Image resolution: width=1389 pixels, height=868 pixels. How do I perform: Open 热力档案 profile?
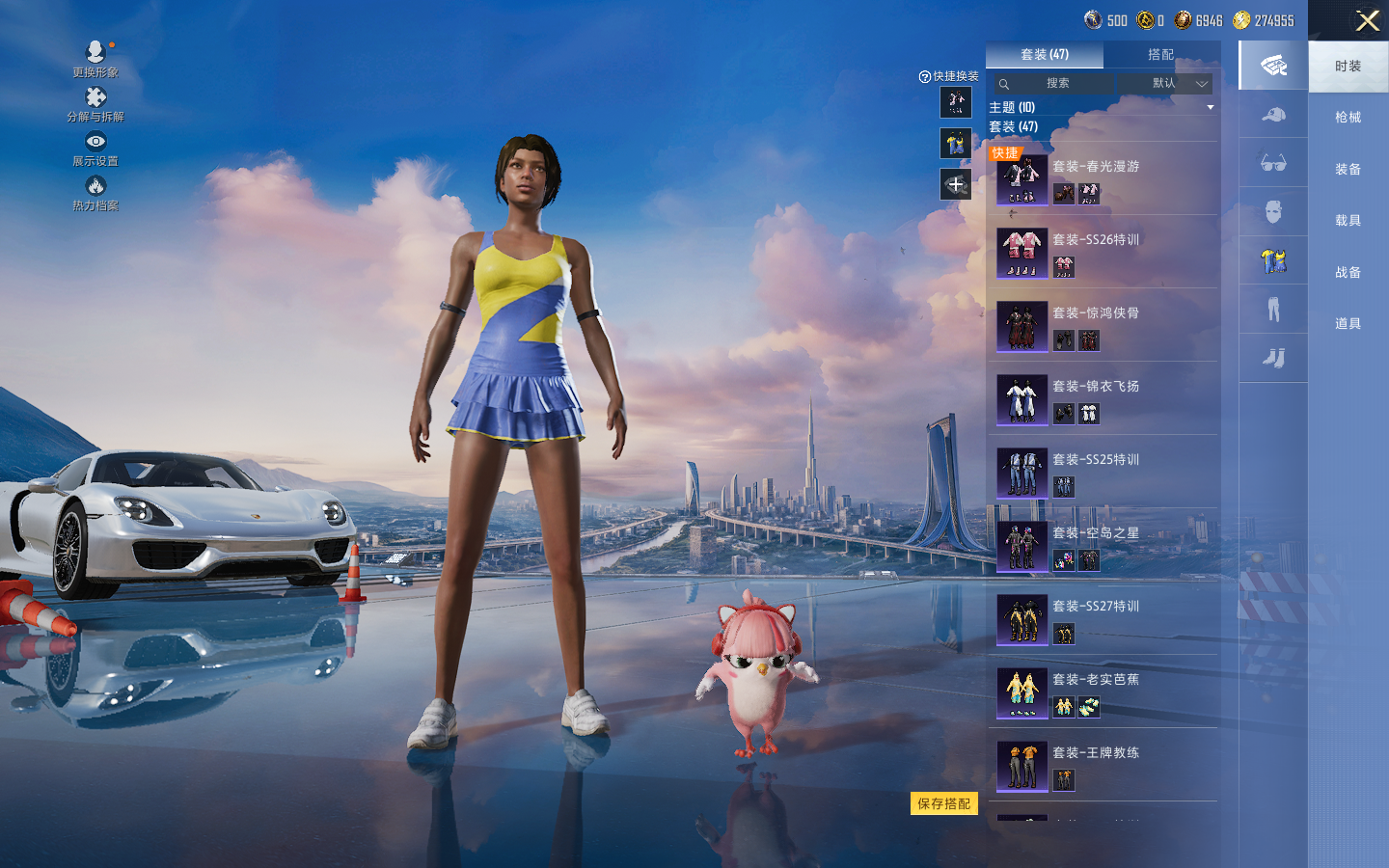pyautogui.click(x=95, y=192)
